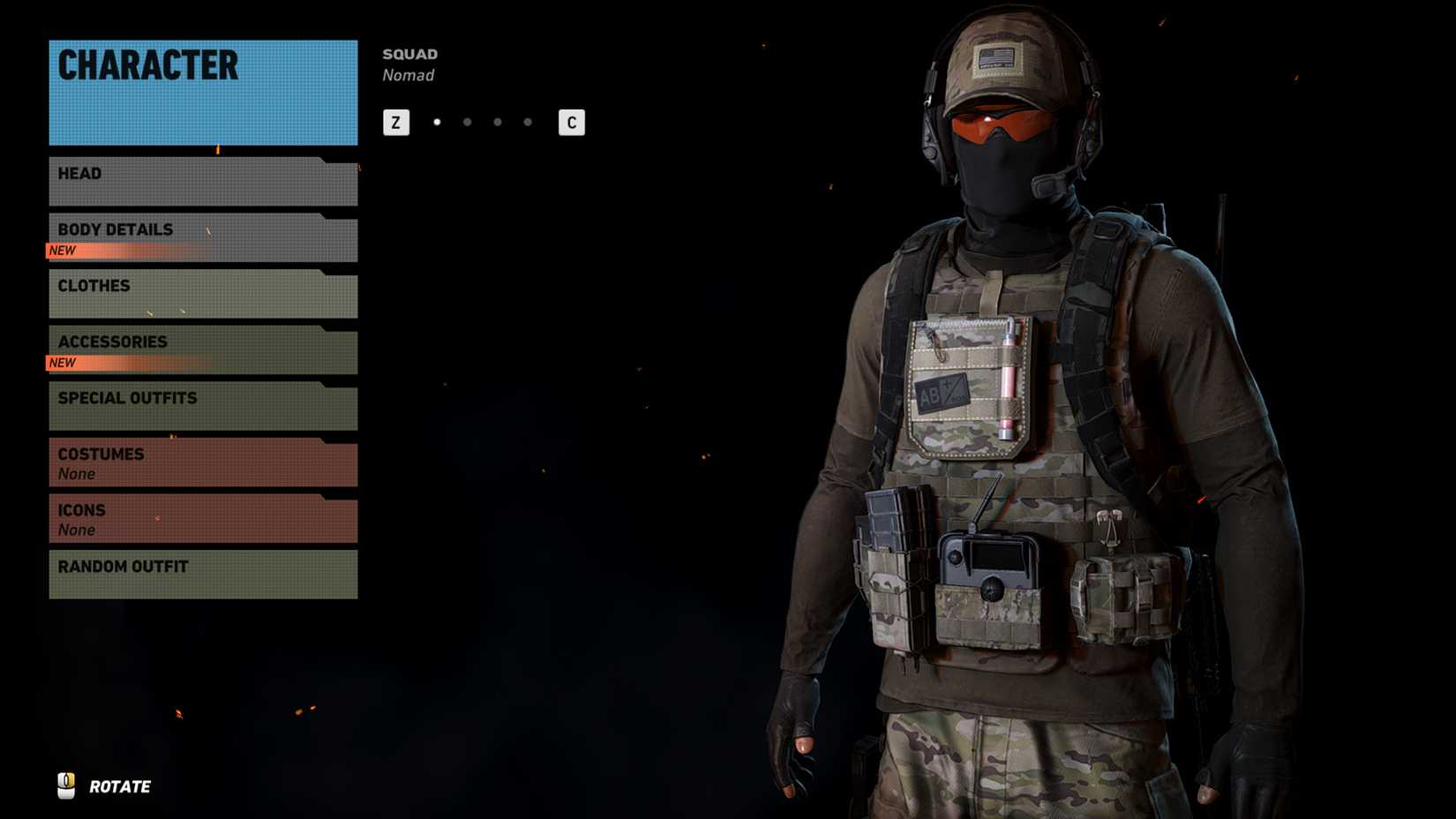Select the third squad pagination dot

497,122
